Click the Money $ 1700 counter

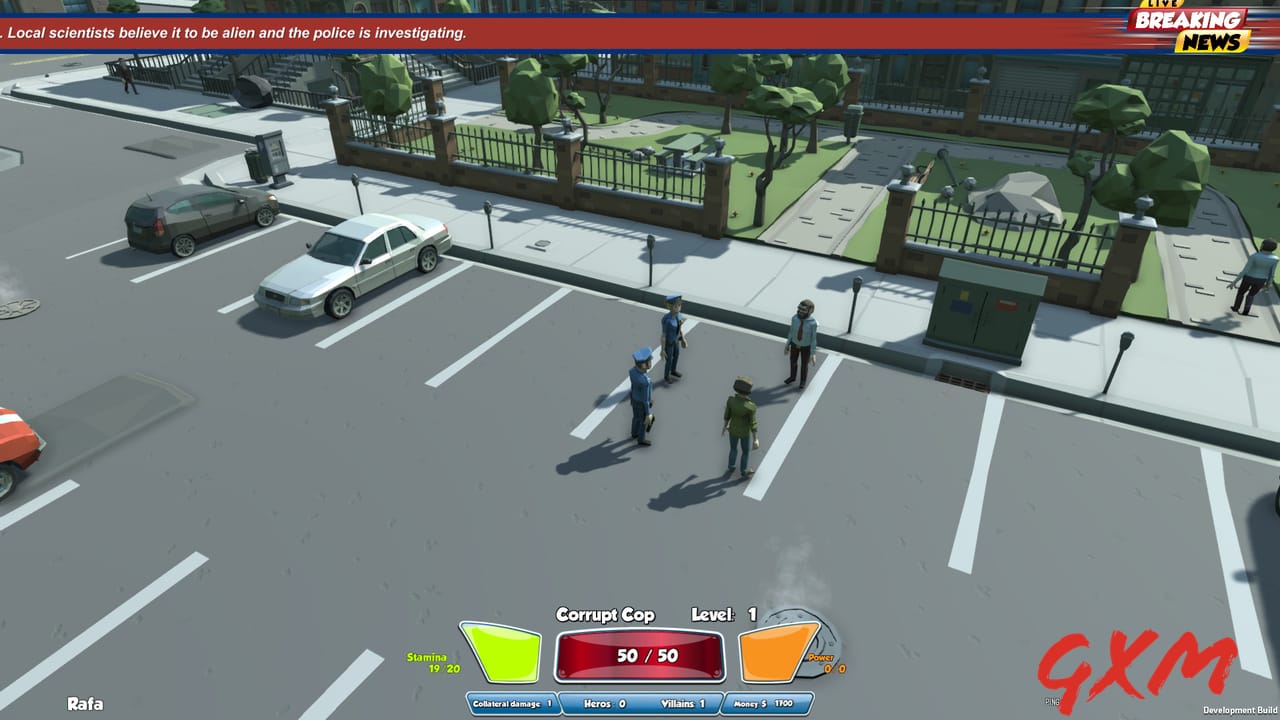pos(765,704)
